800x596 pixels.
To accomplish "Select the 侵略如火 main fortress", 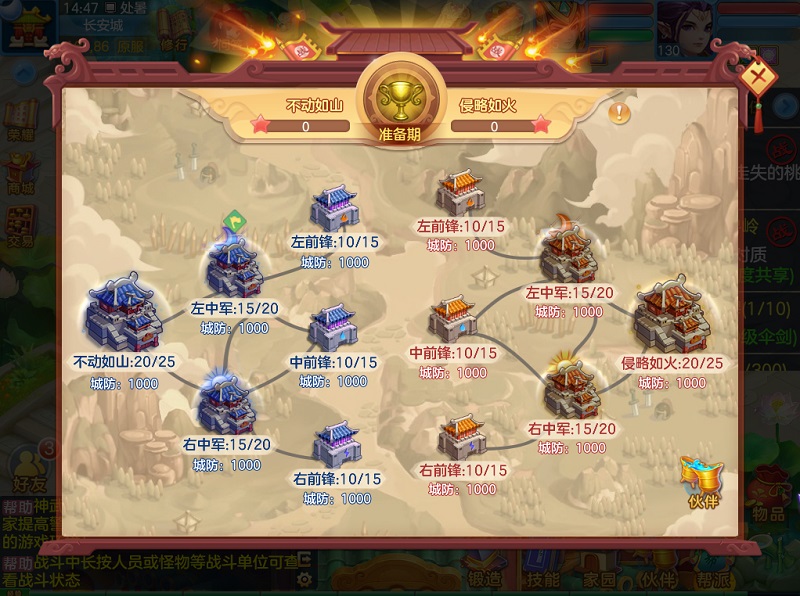I will (671, 311).
